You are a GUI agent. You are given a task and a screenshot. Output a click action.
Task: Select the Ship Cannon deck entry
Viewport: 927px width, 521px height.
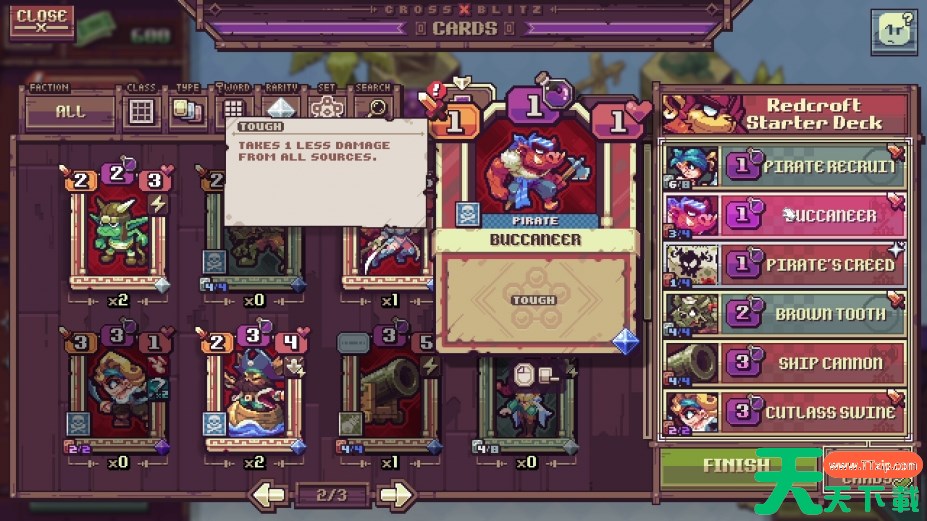coord(784,362)
